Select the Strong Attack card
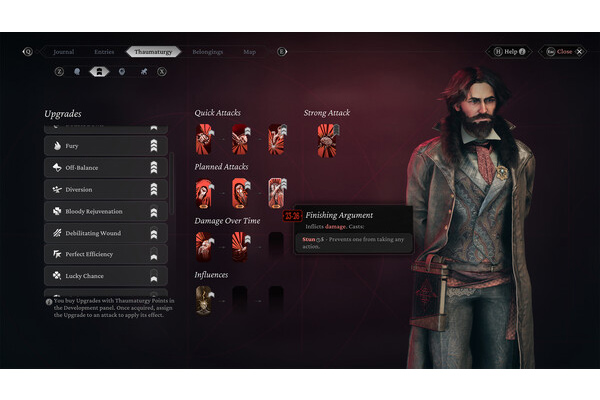 click(326, 140)
